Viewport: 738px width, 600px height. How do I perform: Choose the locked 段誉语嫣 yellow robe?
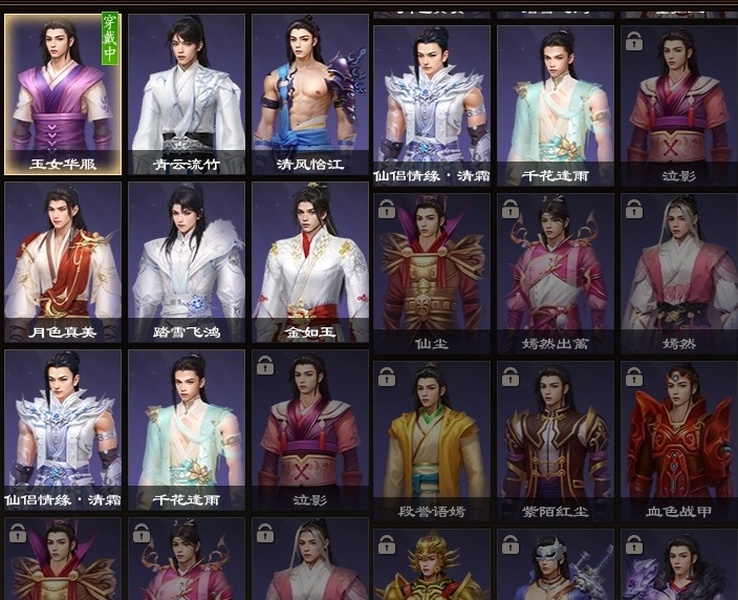(x=432, y=441)
